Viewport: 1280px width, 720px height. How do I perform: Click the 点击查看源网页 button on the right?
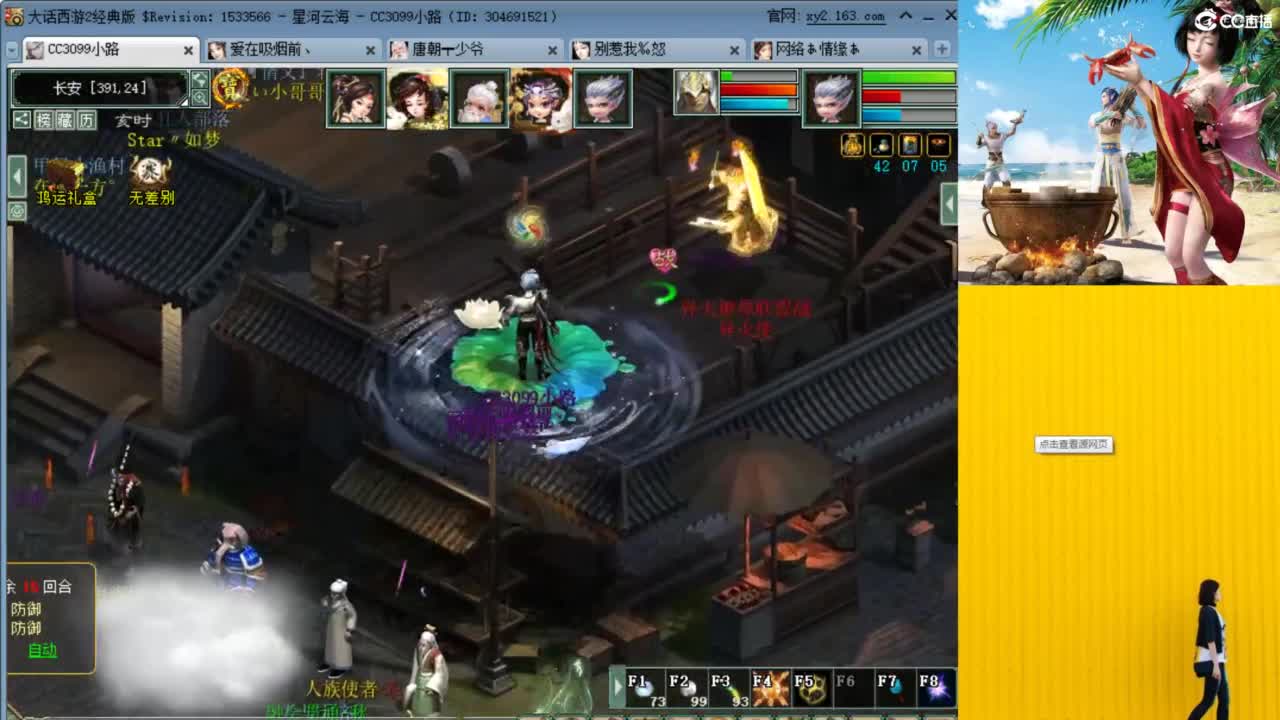tap(1076, 445)
